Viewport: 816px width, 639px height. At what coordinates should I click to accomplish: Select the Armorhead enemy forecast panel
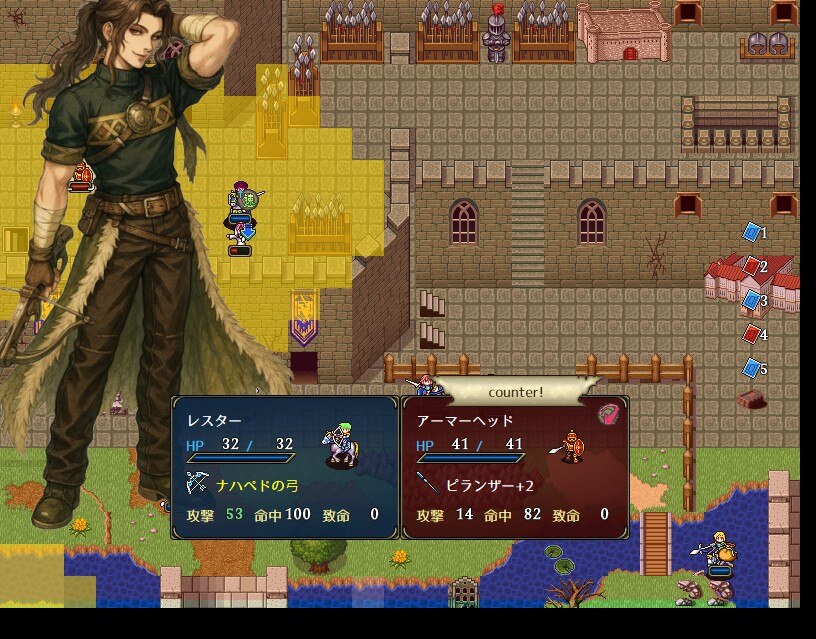tap(515, 467)
